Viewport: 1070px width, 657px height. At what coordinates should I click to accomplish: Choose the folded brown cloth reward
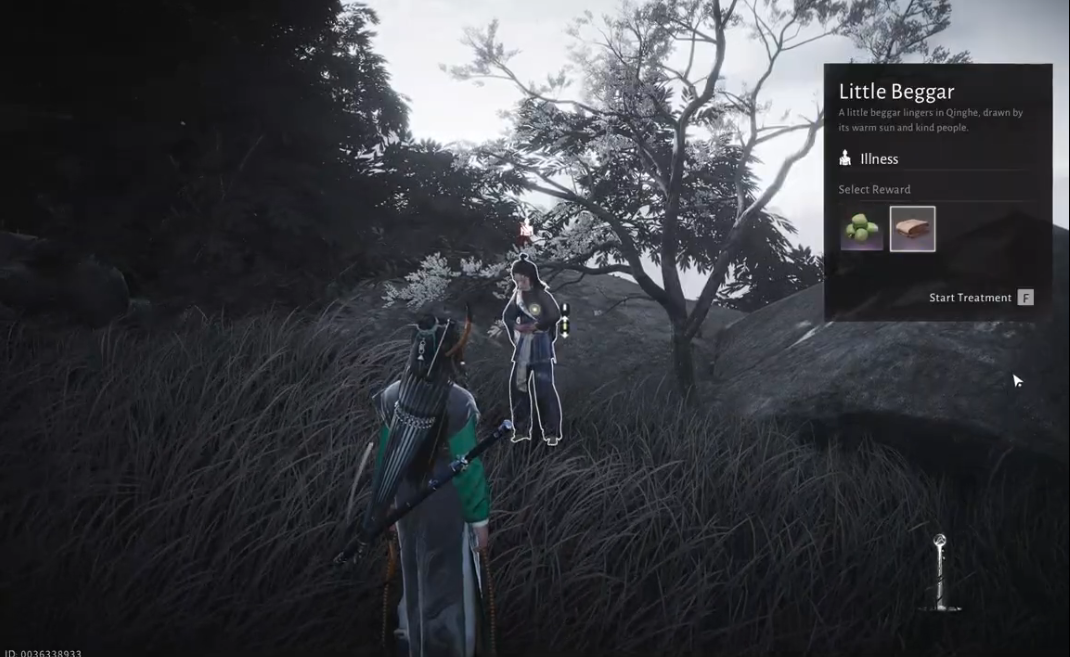(912, 229)
